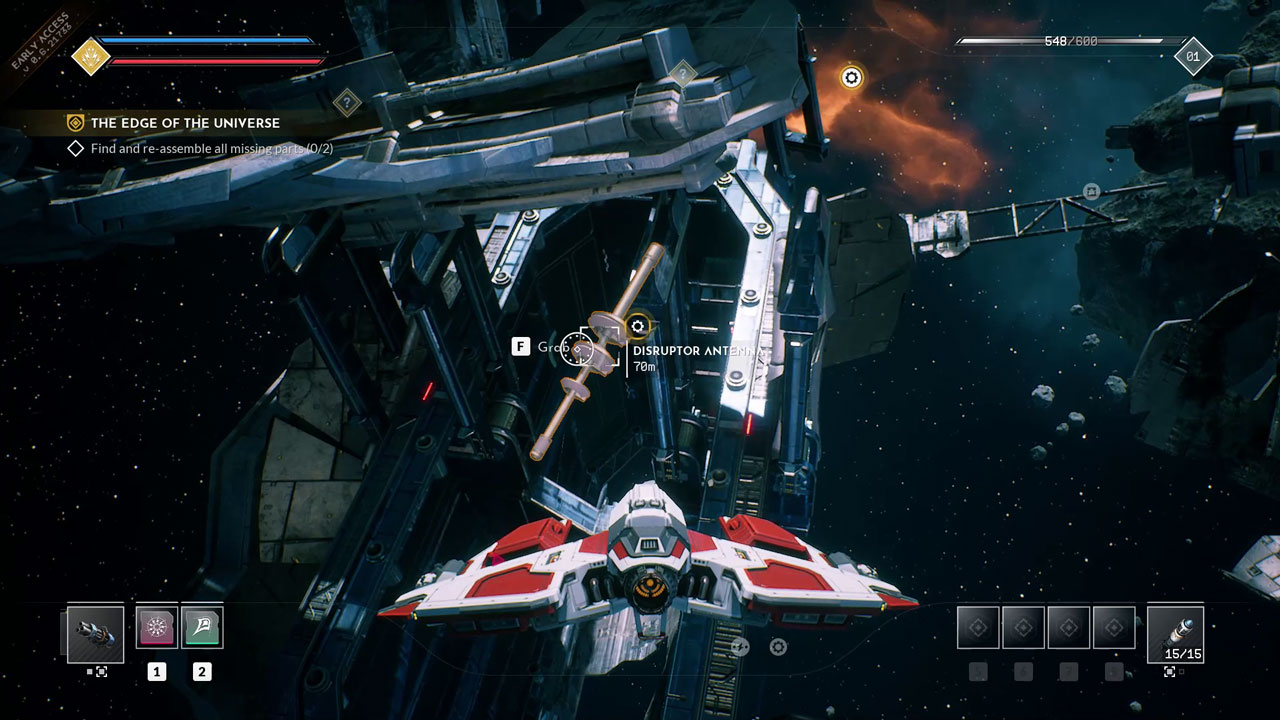
Task: Select the missile secondary weapon slot
Action: [1175, 634]
